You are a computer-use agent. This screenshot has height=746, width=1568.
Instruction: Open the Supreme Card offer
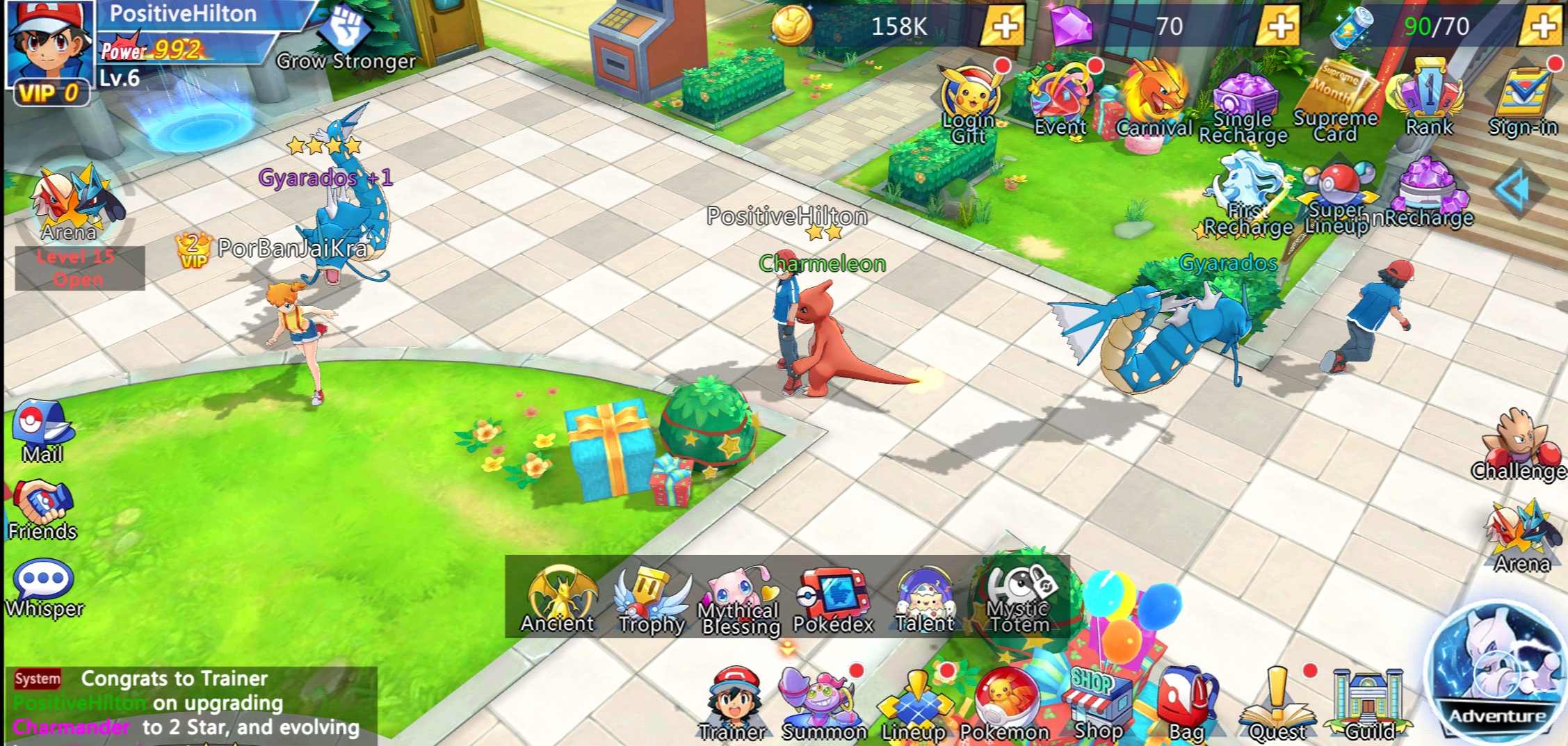[x=1336, y=101]
